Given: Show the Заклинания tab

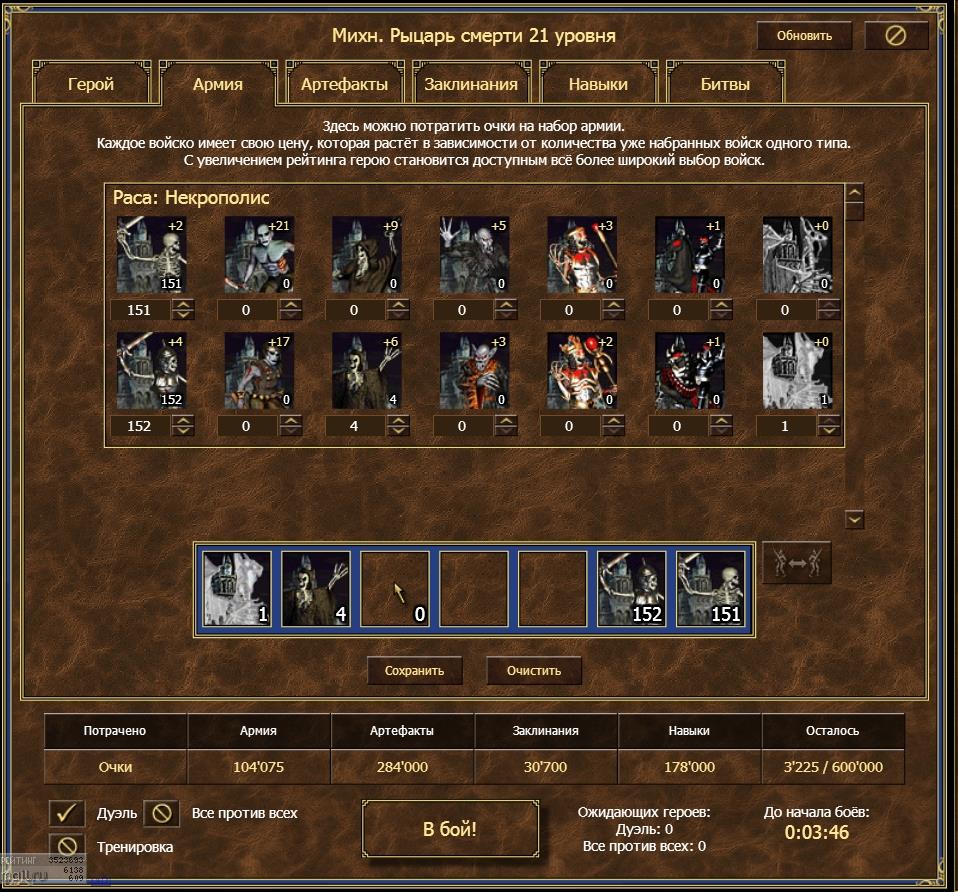Looking at the screenshot, I should click(x=471, y=84).
